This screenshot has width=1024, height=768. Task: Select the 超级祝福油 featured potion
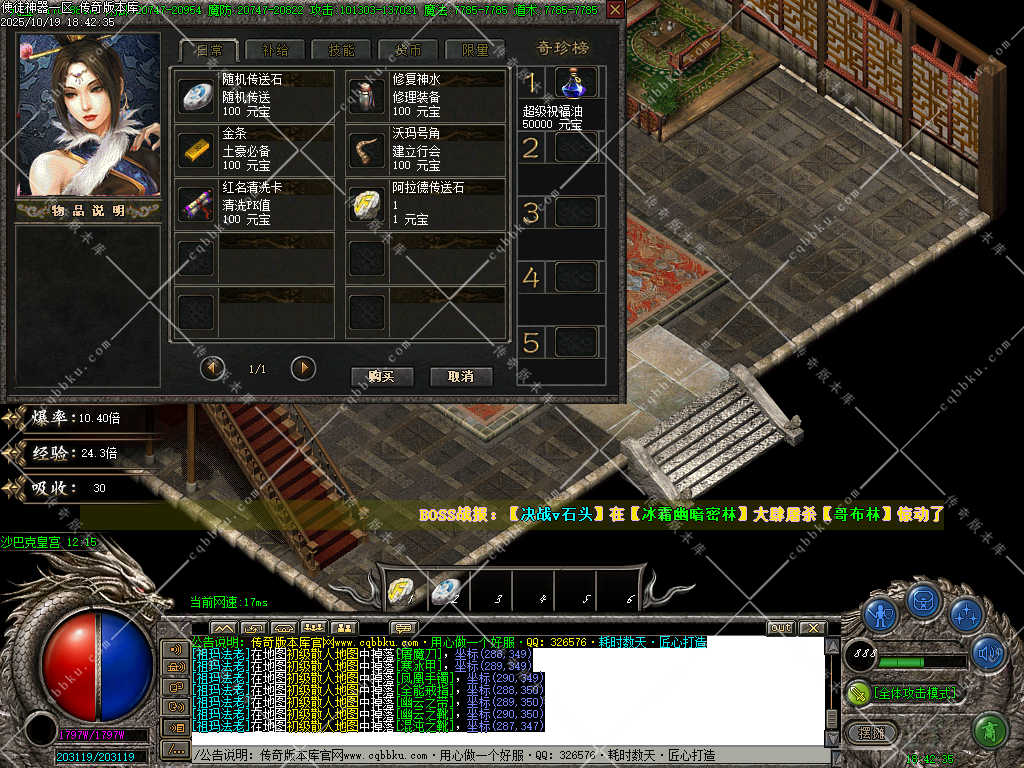tap(576, 82)
